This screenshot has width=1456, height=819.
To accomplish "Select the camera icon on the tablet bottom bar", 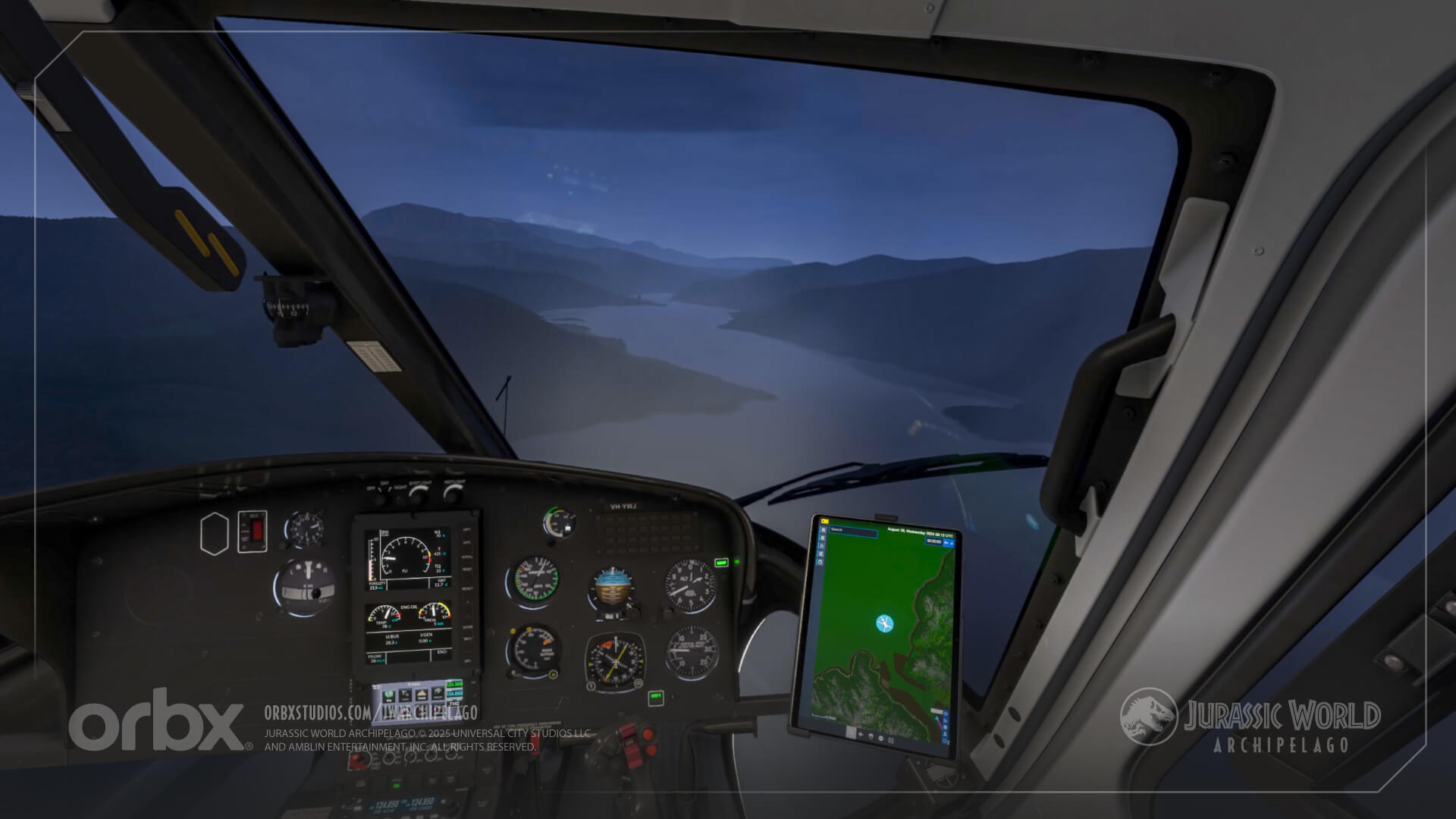I will pyautogui.click(x=871, y=736).
